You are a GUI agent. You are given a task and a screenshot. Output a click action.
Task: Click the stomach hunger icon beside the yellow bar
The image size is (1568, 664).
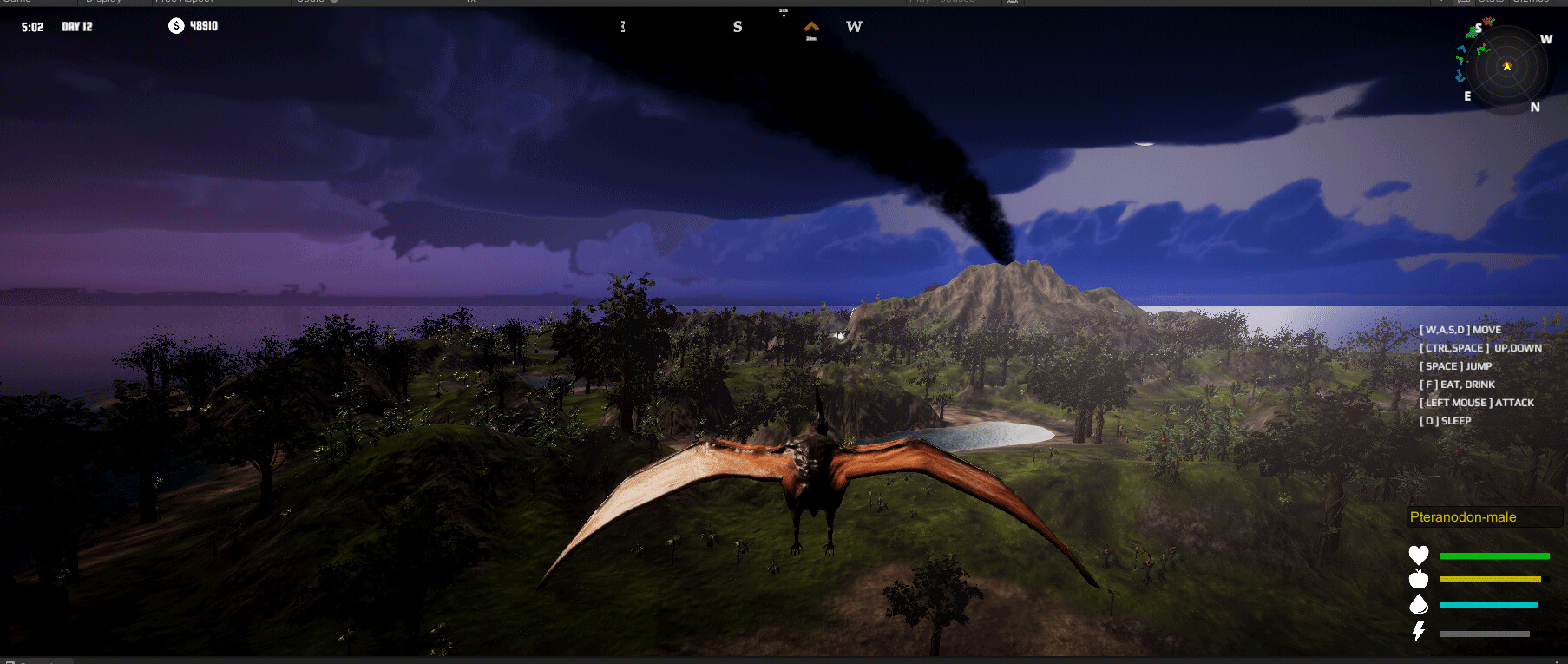pos(1418,580)
